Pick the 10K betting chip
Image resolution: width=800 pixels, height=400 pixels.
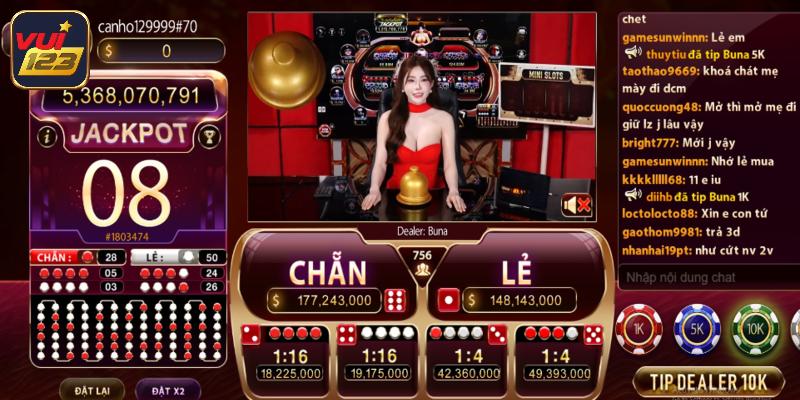point(755,329)
